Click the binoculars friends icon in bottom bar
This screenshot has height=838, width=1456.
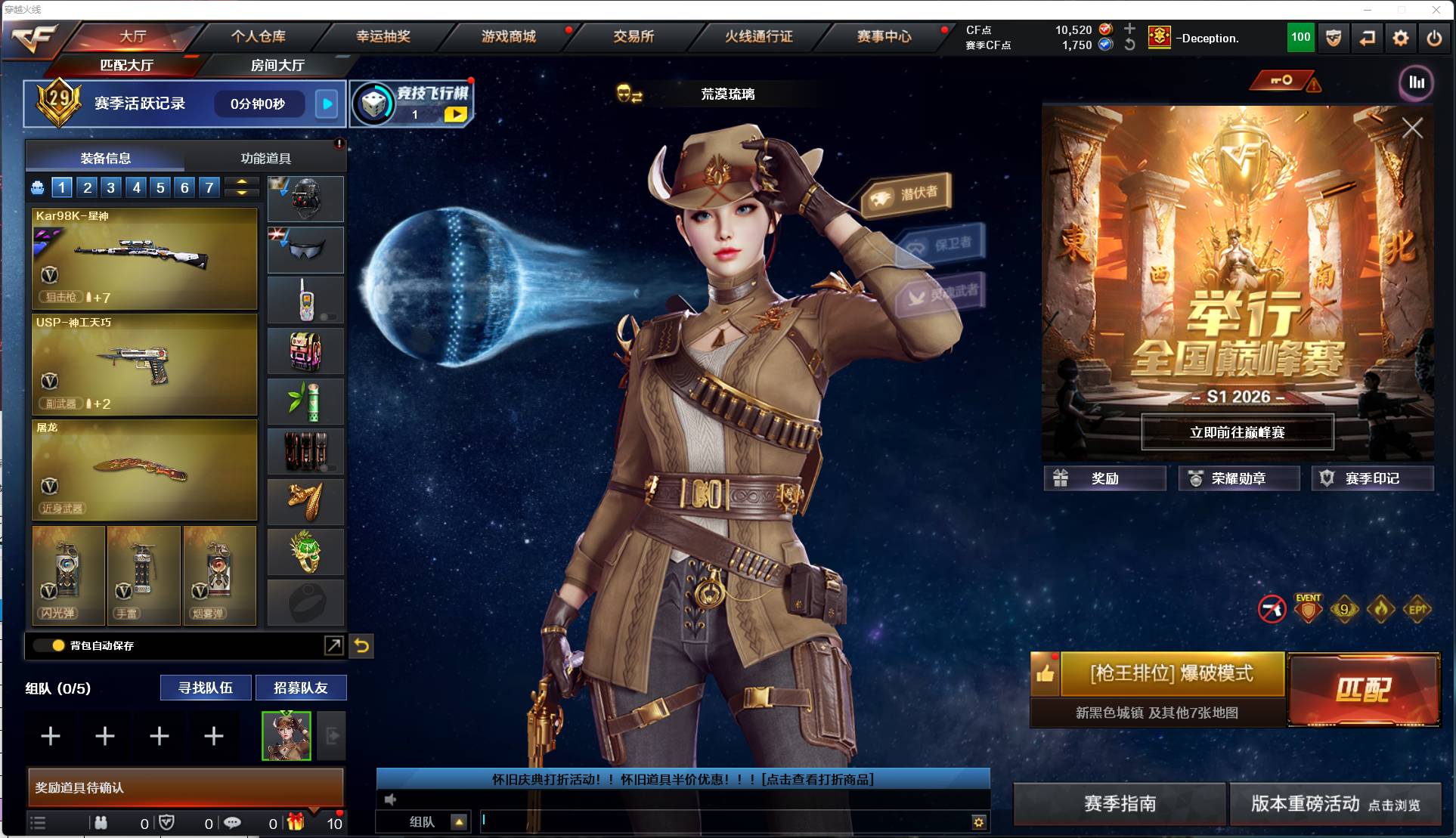click(x=102, y=823)
